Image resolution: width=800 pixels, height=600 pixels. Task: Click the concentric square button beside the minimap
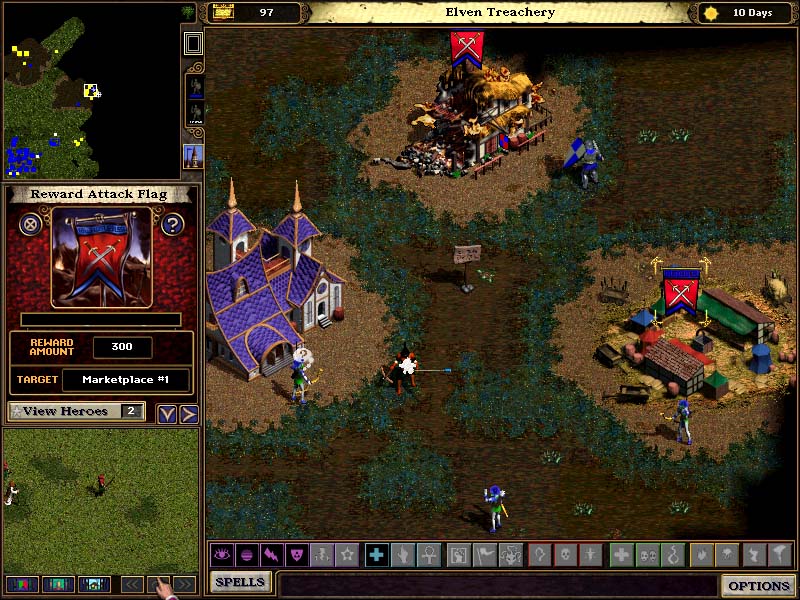(193, 43)
